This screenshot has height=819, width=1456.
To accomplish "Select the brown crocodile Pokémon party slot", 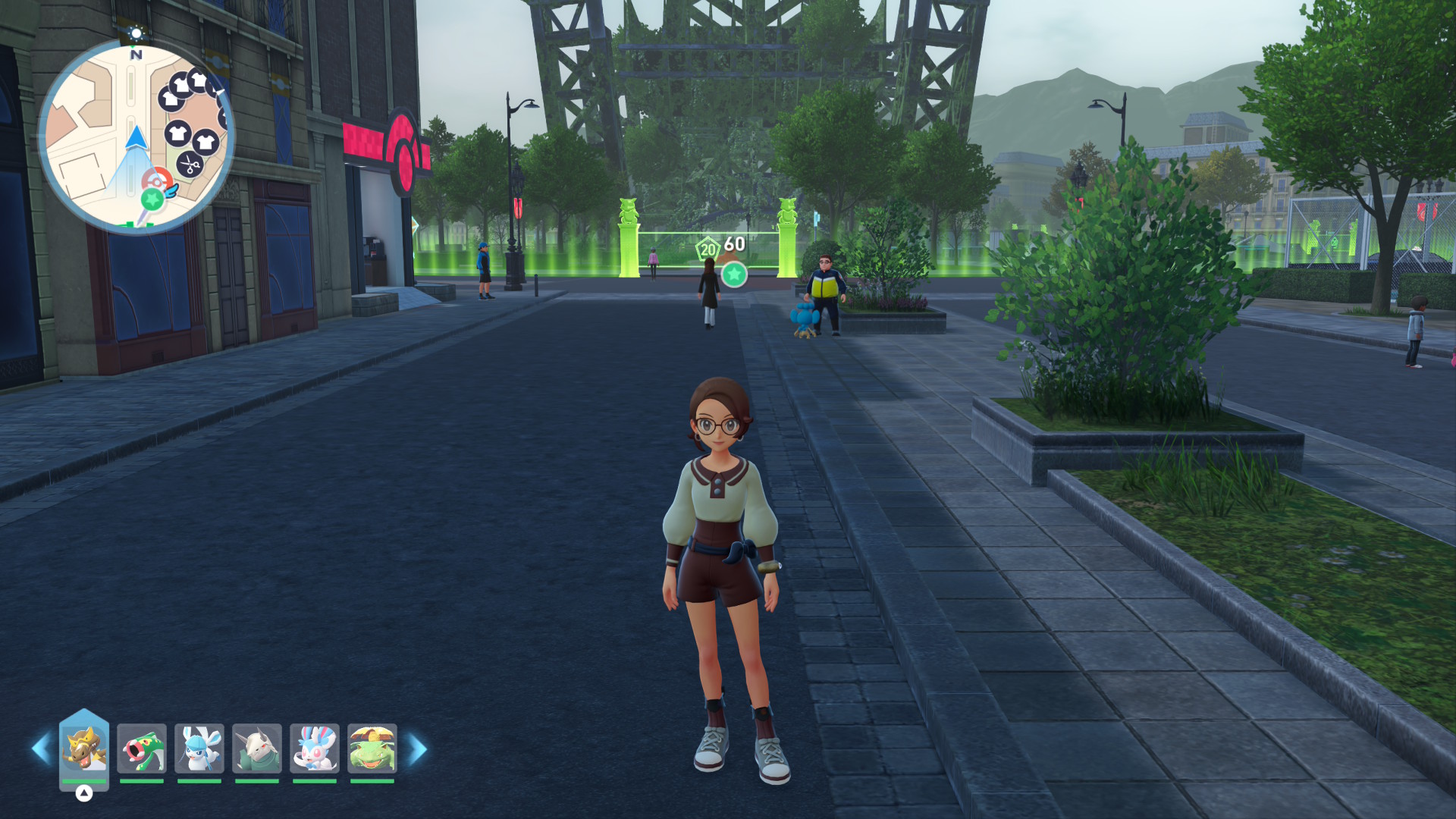I will (84, 749).
